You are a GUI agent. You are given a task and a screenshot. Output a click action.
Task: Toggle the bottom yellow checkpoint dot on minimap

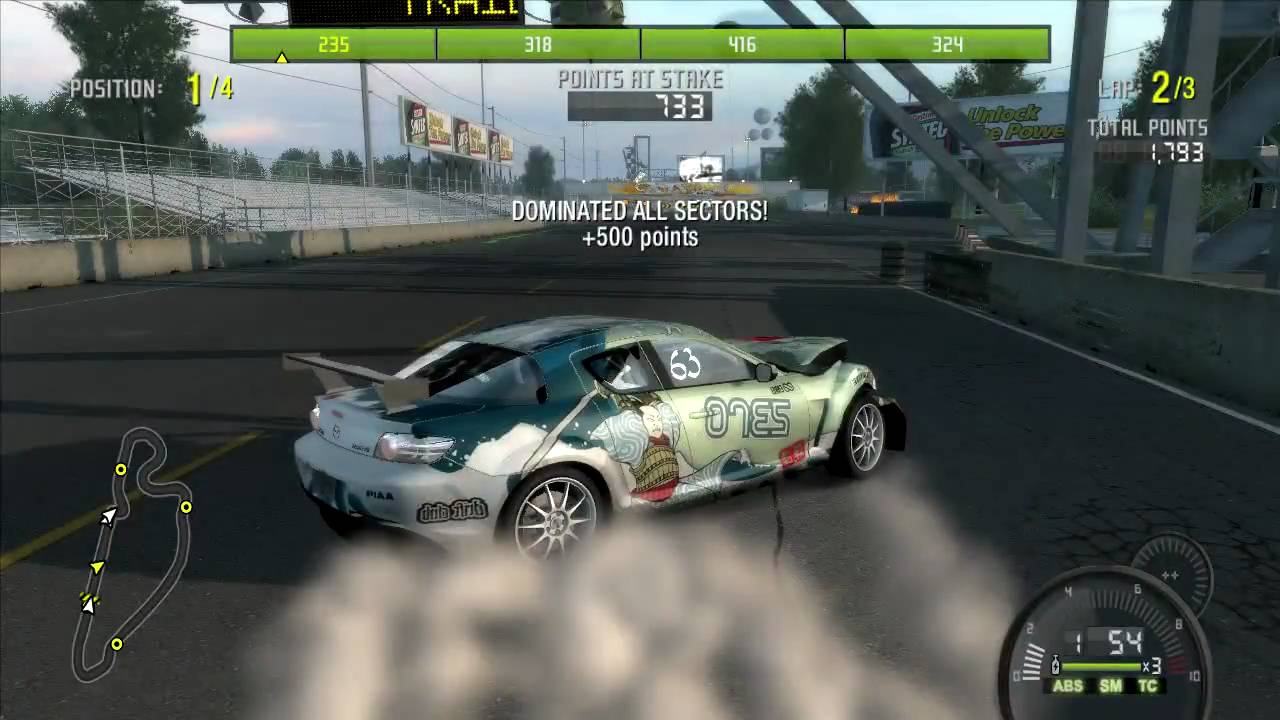(x=117, y=643)
